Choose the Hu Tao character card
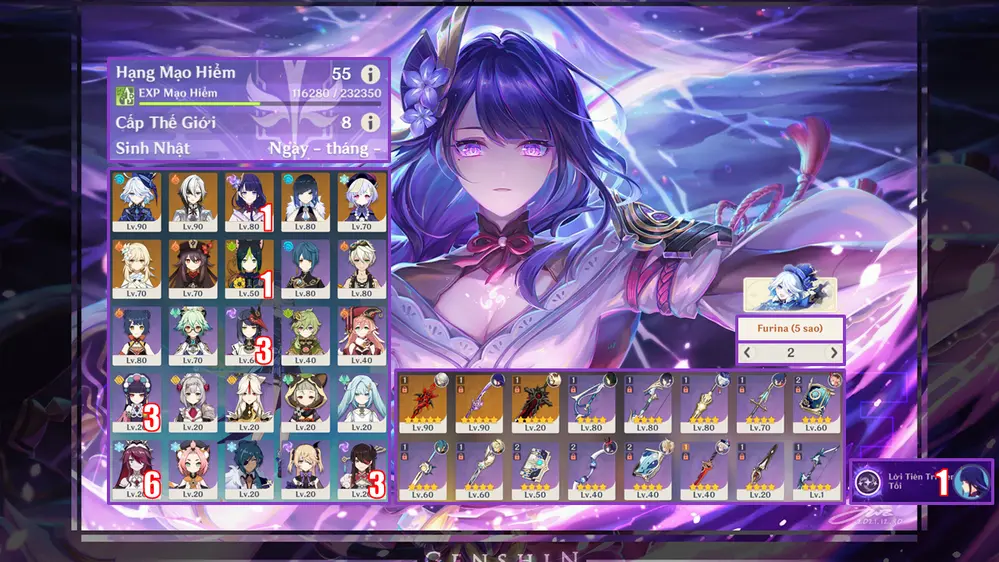Viewport: 999px width, 562px height. [x=192, y=264]
